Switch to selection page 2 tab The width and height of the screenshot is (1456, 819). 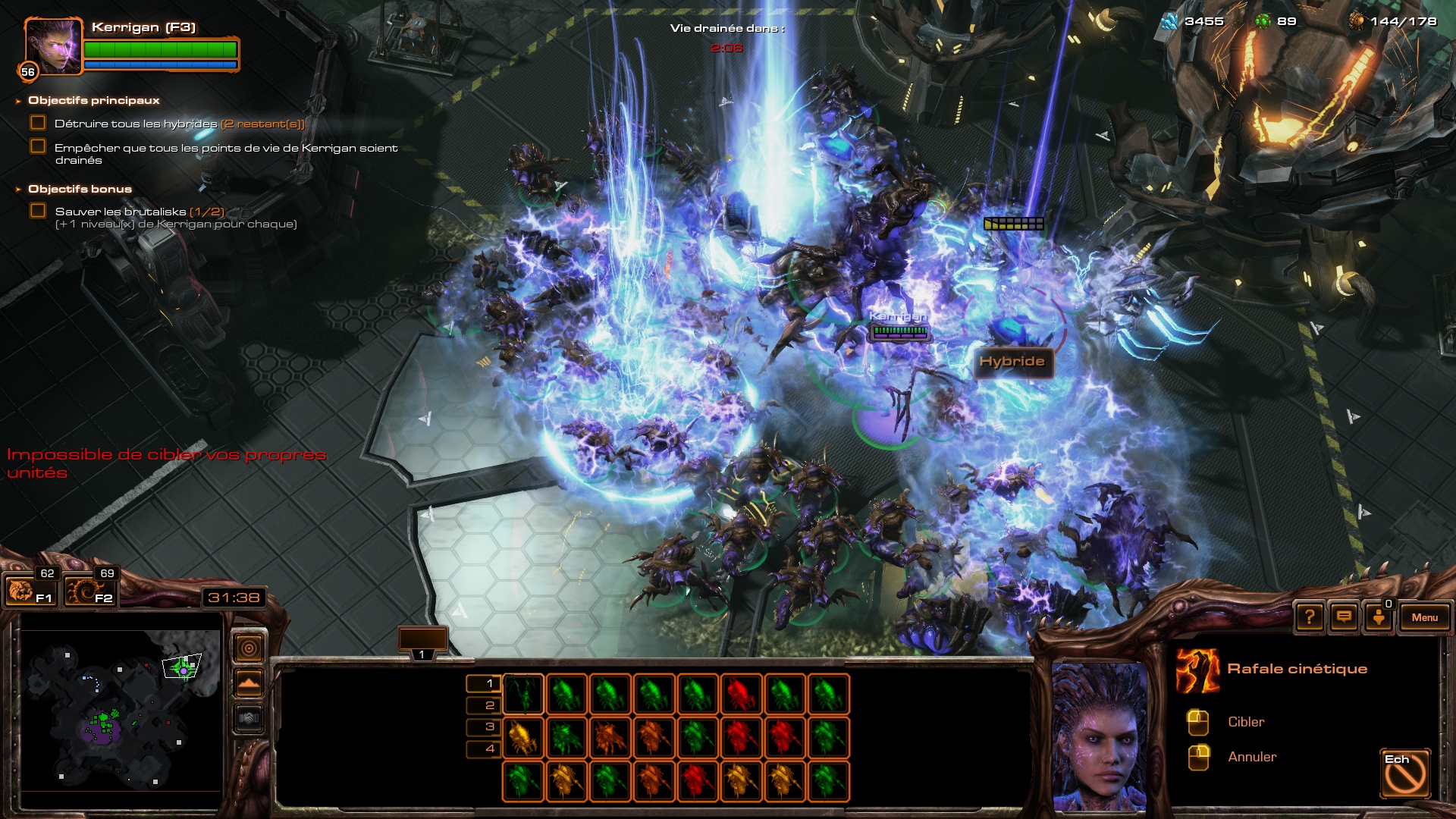click(483, 705)
